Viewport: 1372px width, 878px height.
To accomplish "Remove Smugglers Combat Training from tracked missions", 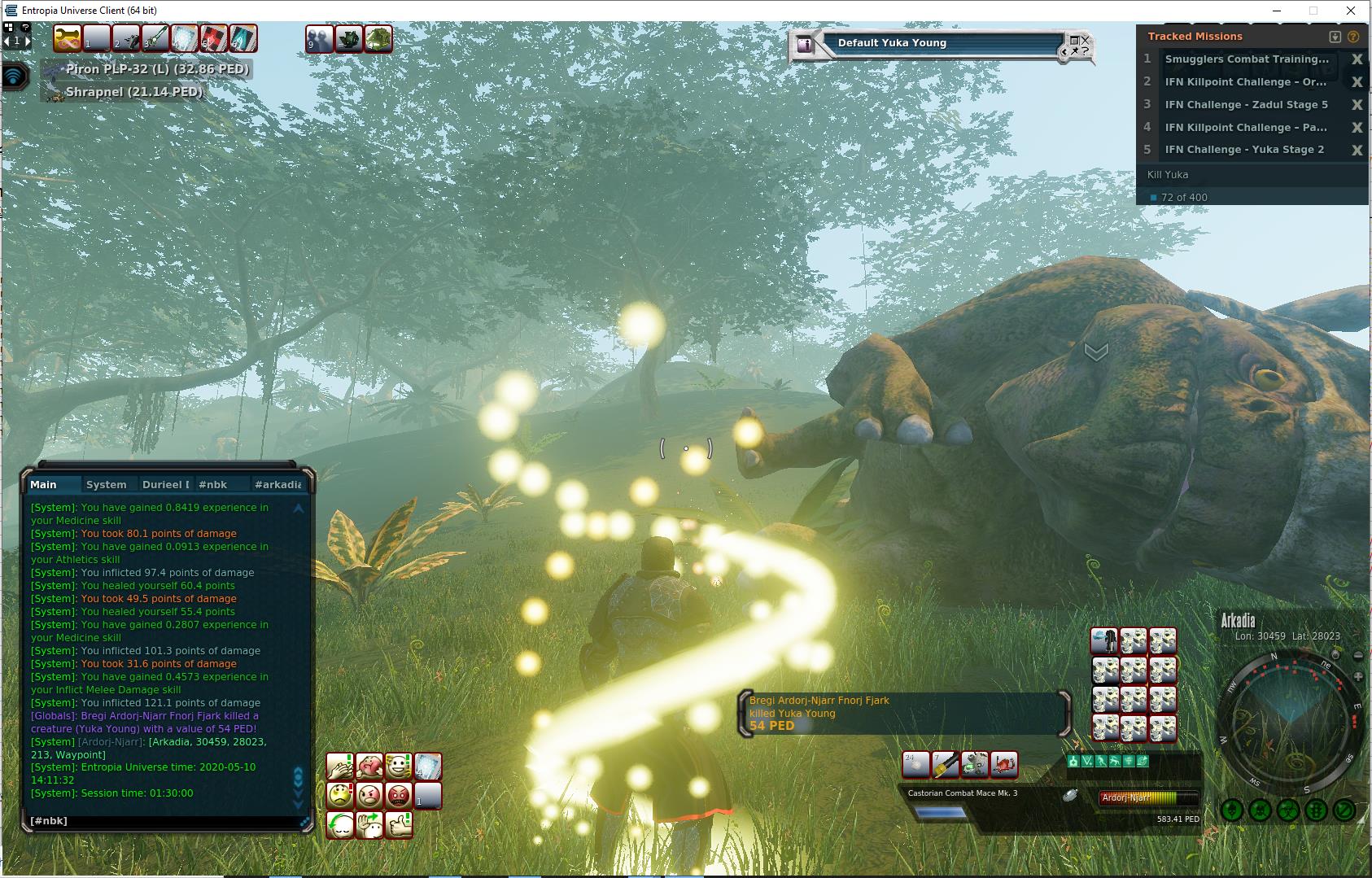I will (x=1357, y=59).
